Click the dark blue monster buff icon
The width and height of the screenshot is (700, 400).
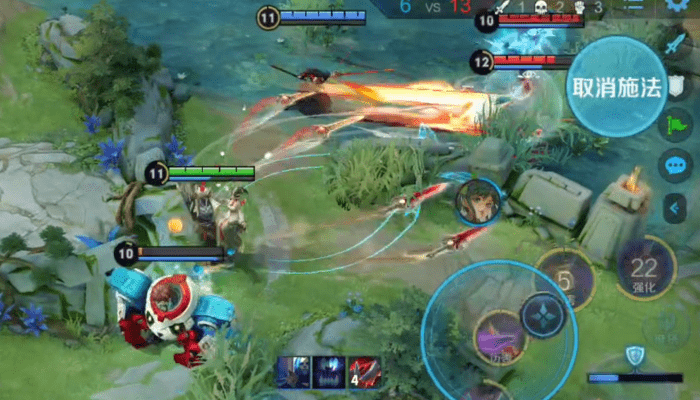point(329,372)
